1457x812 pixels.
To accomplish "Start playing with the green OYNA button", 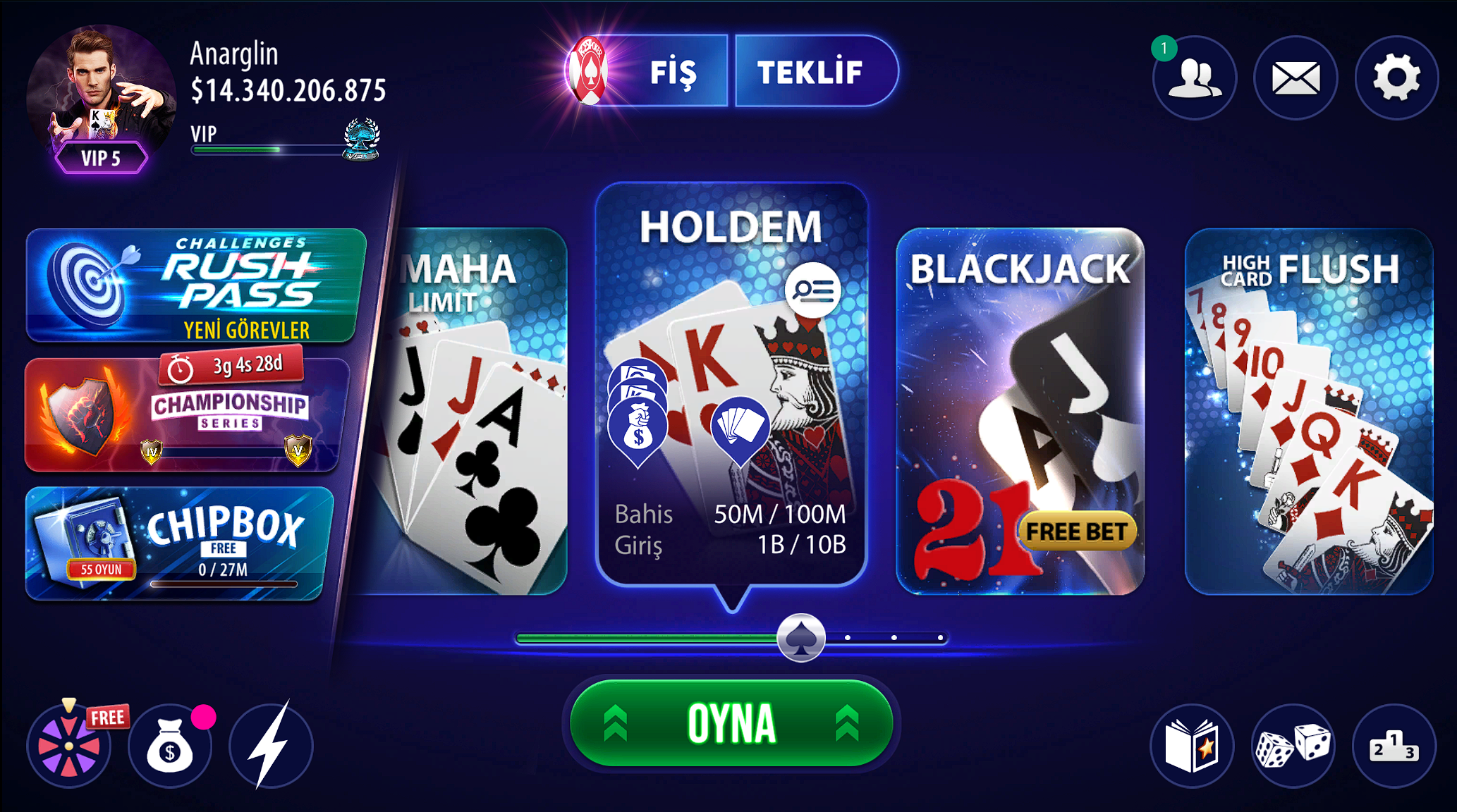I will tap(731, 723).
